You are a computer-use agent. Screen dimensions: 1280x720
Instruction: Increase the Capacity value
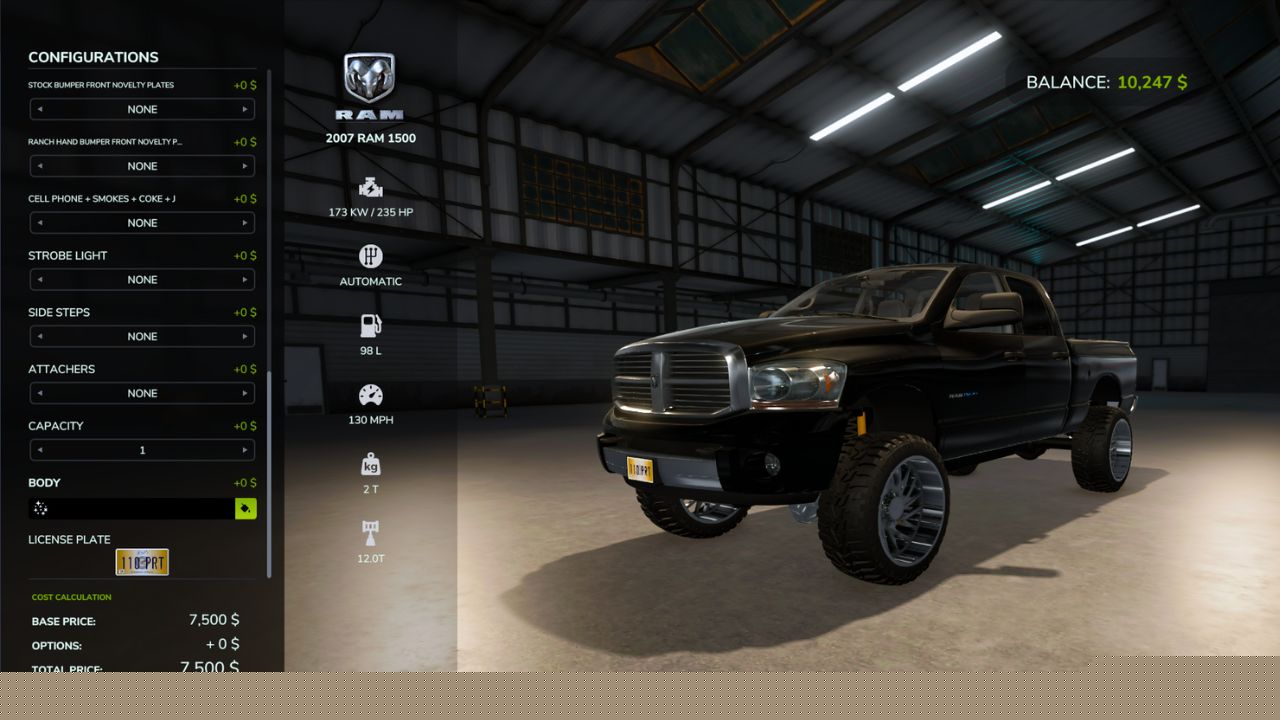[x=245, y=451]
